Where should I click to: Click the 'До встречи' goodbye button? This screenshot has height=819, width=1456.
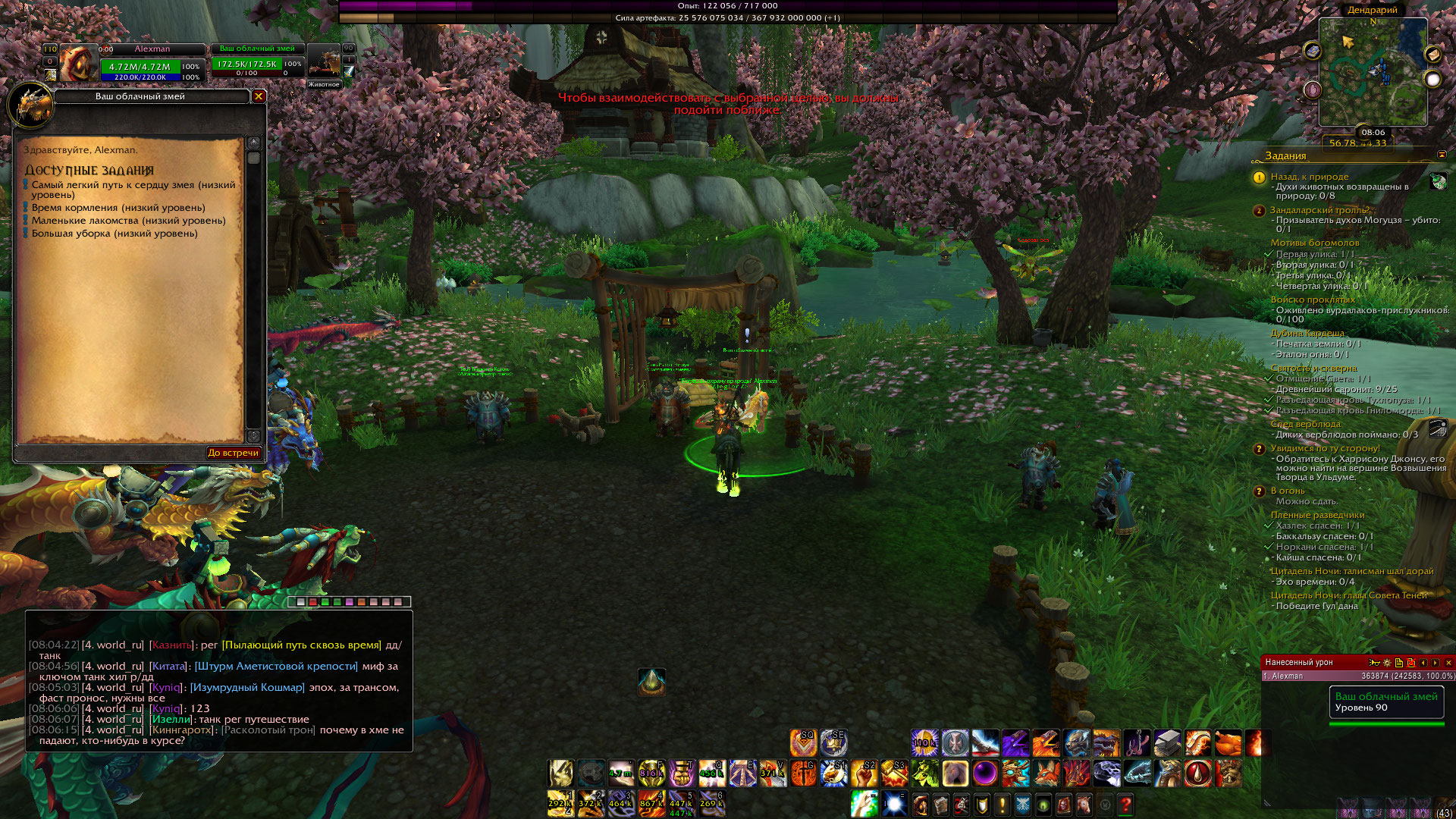tap(233, 453)
